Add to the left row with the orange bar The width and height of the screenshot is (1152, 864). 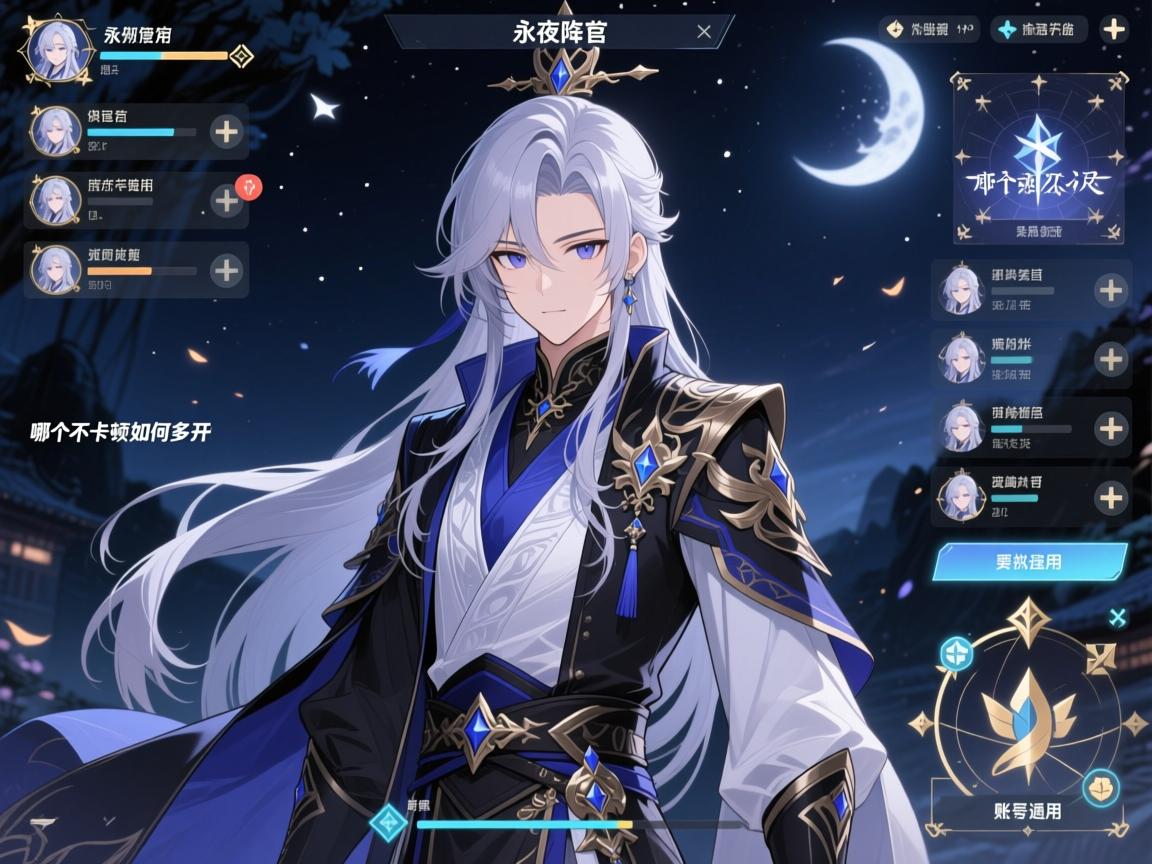[227, 270]
